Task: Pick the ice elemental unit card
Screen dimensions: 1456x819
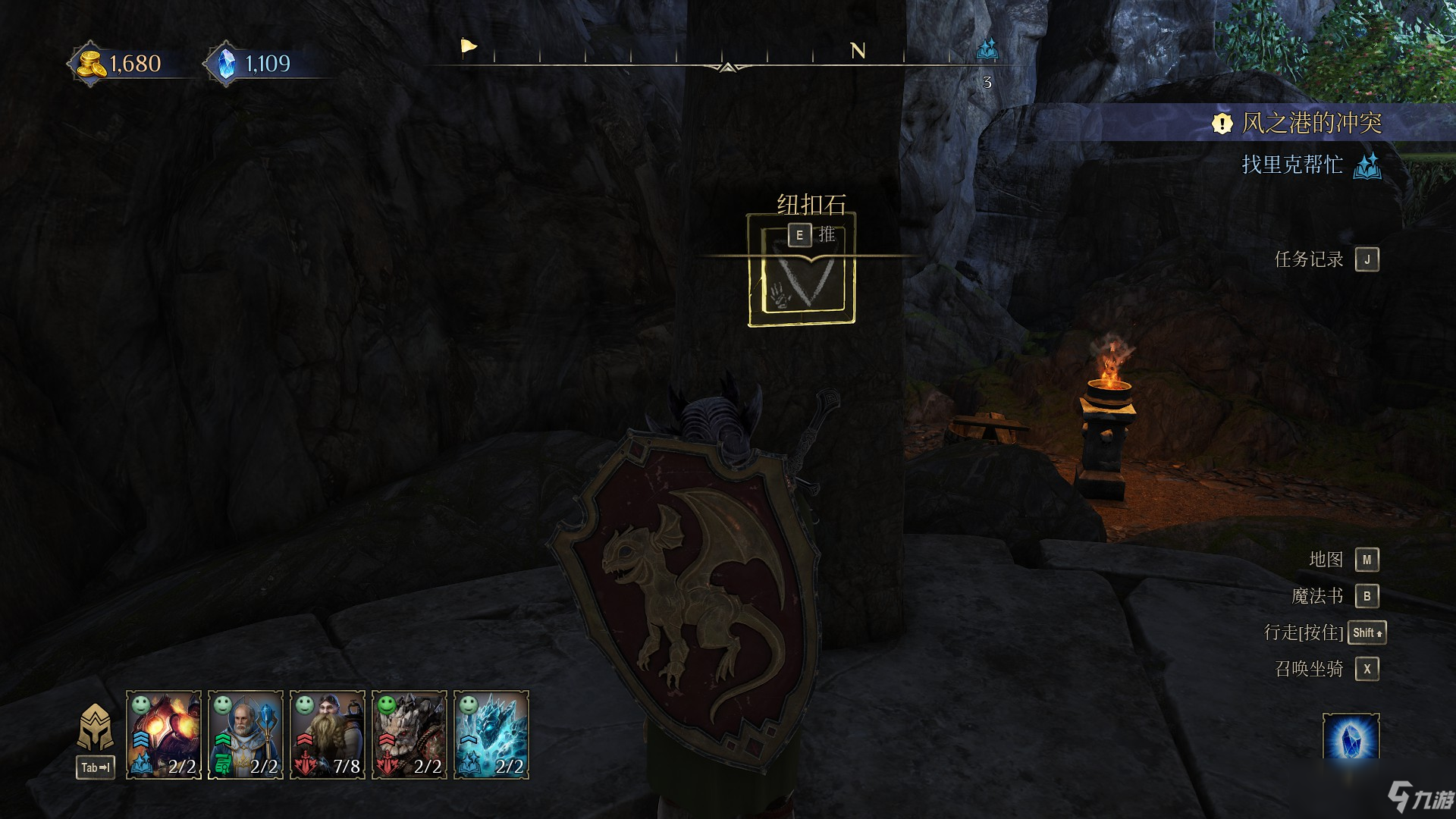Action: [x=491, y=734]
